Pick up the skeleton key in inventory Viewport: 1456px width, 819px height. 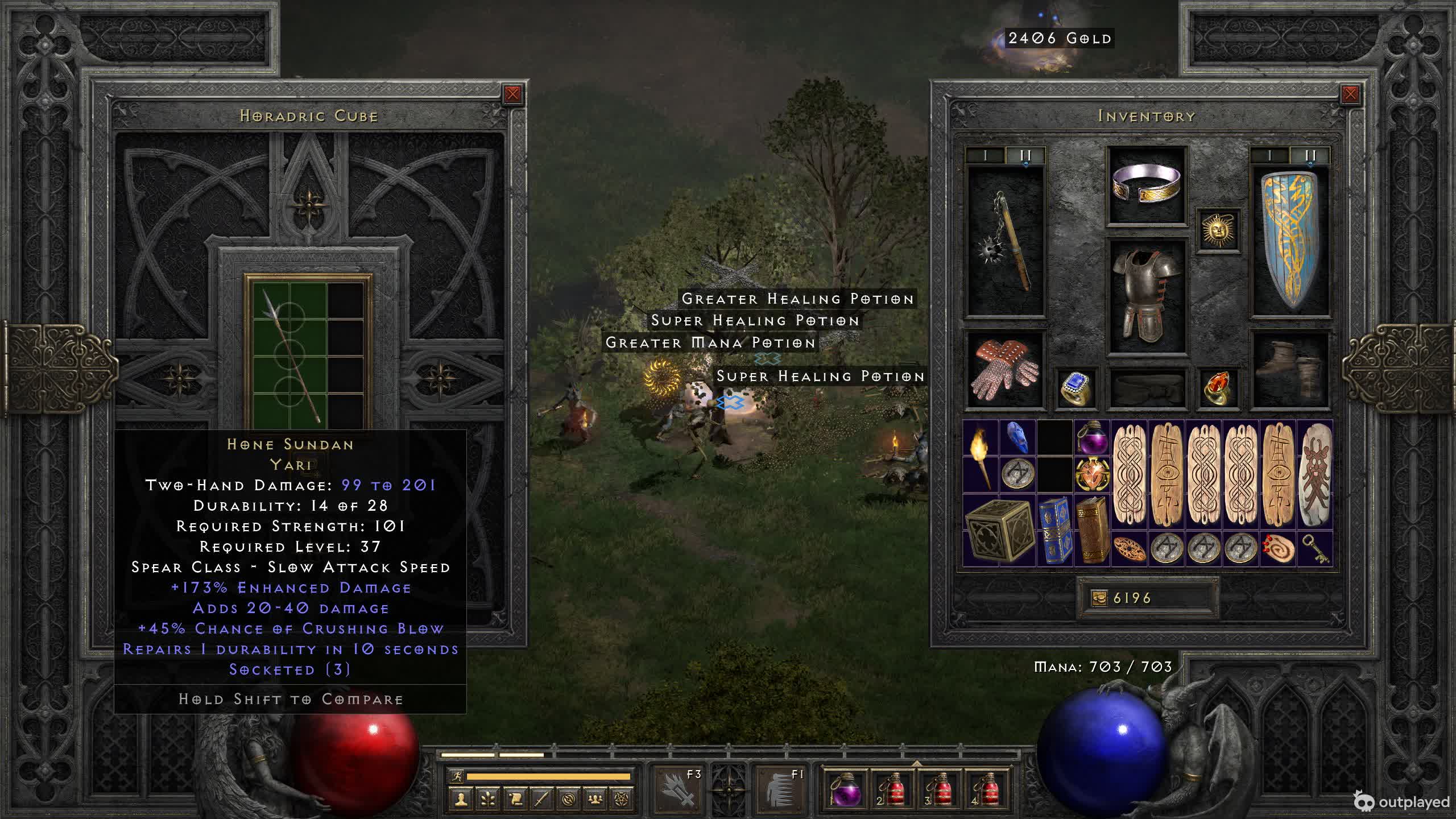[x=1314, y=548]
